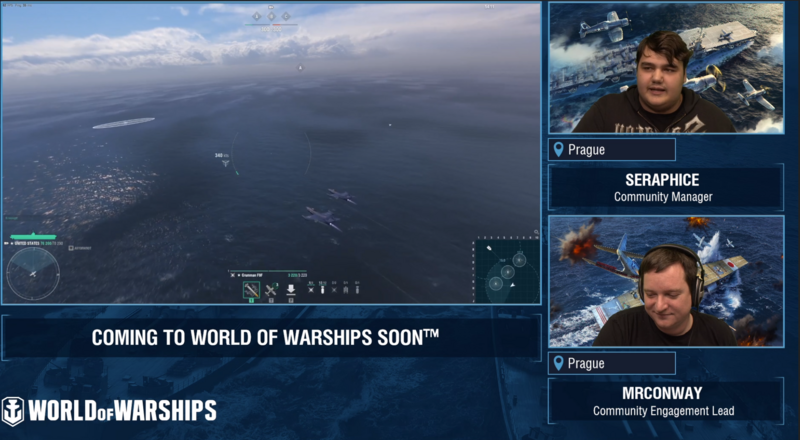Choose the dive bomber squadron slot

290,290
